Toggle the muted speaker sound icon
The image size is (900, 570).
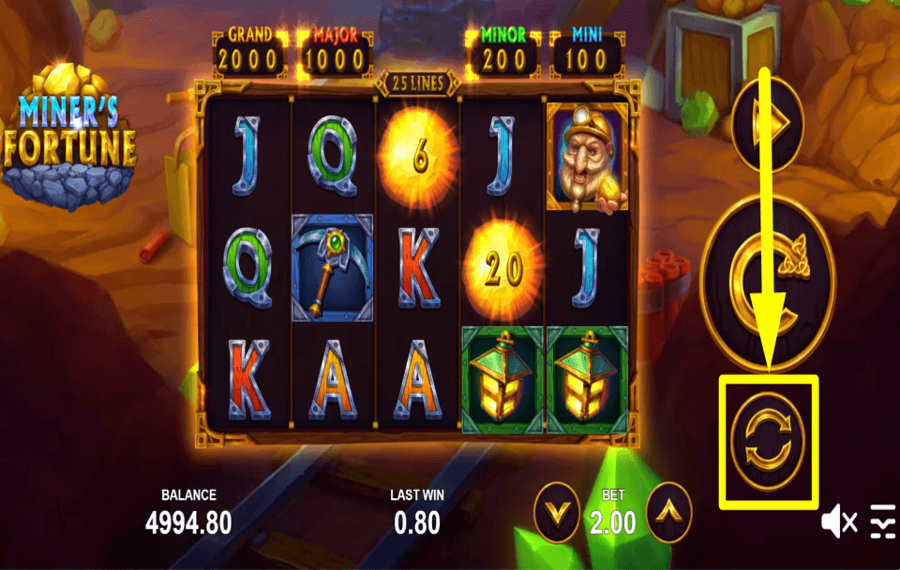pyautogui.click(x=839, y=521)
